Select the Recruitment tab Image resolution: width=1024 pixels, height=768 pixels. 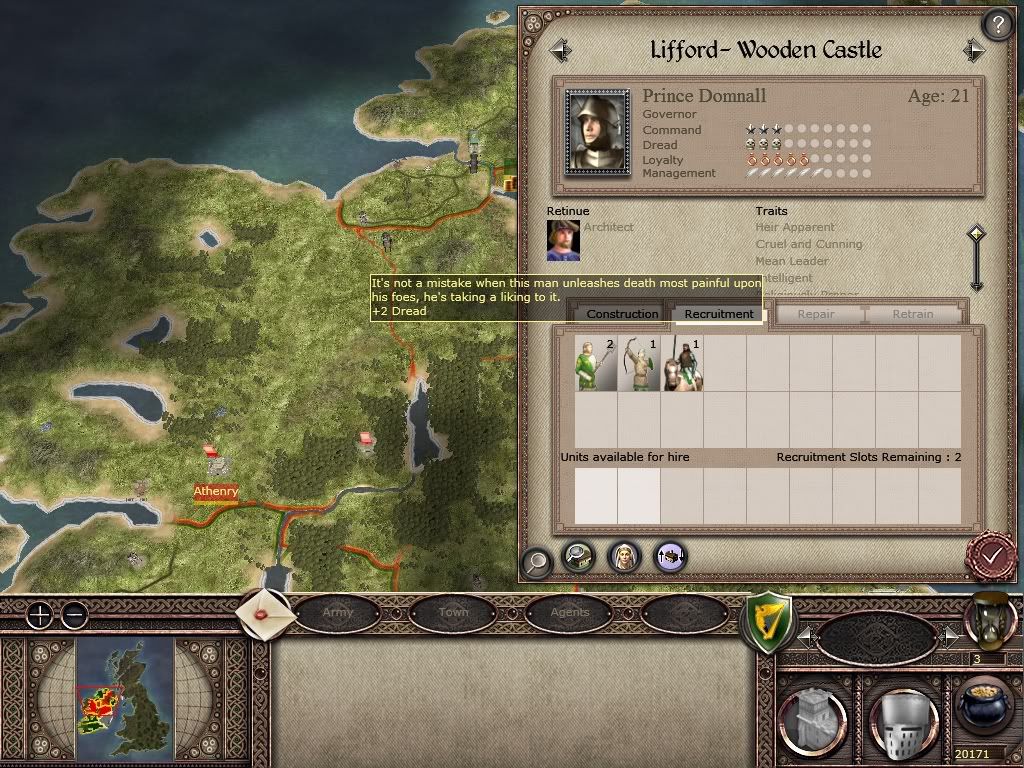pyautogui.click(x=719, y=314)
